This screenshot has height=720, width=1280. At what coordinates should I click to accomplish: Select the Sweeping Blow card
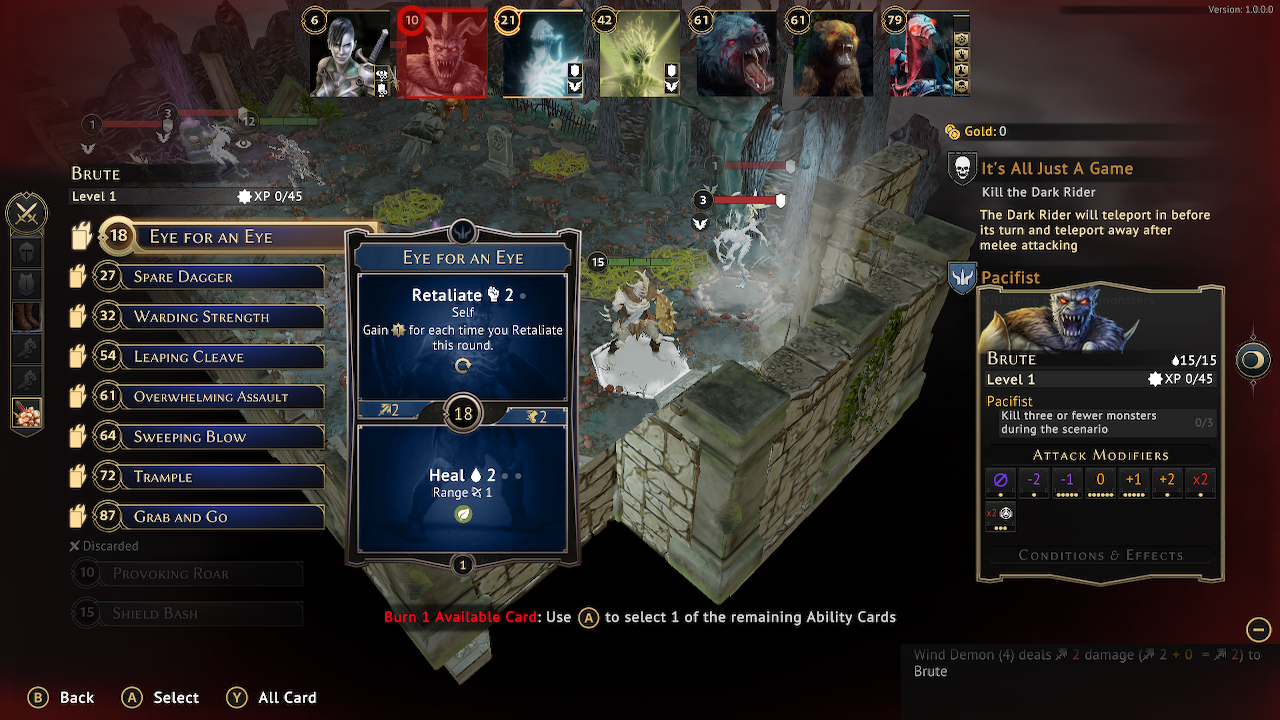[225, 437]
